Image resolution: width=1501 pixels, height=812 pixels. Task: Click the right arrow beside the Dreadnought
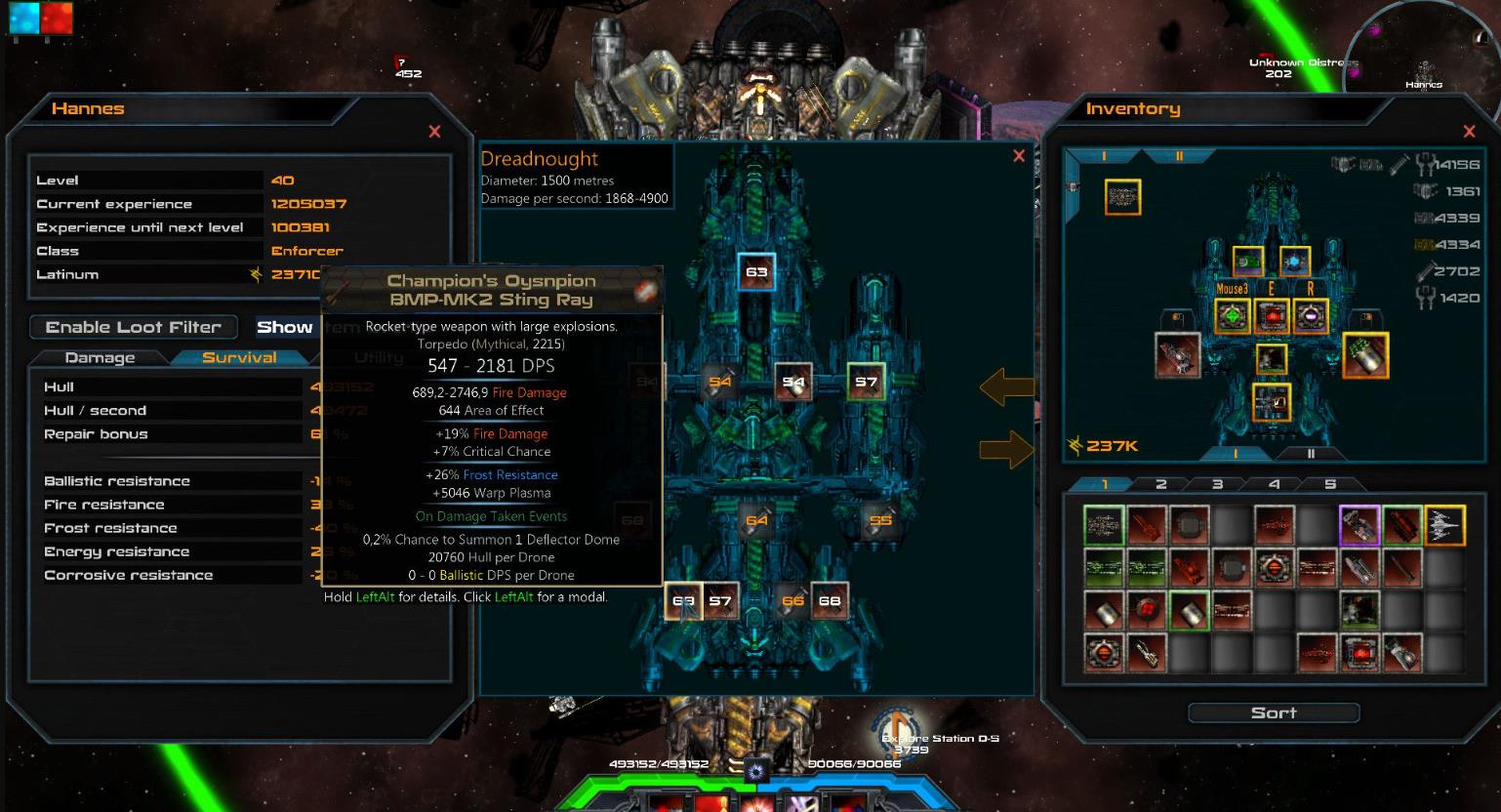coord(1008,448)
